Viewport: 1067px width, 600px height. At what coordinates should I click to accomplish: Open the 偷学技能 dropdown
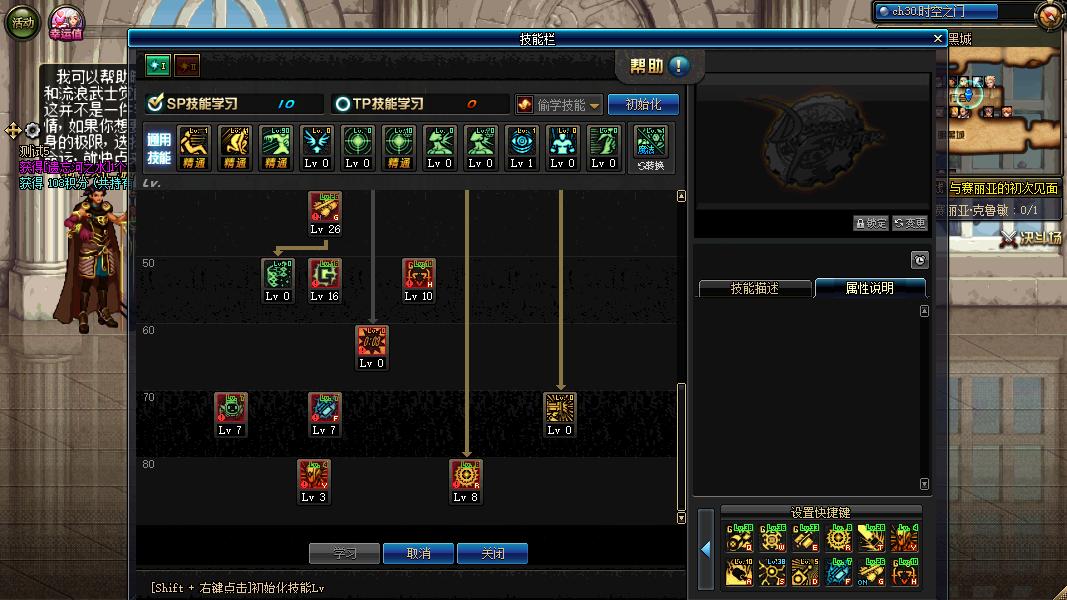(559, 105)
